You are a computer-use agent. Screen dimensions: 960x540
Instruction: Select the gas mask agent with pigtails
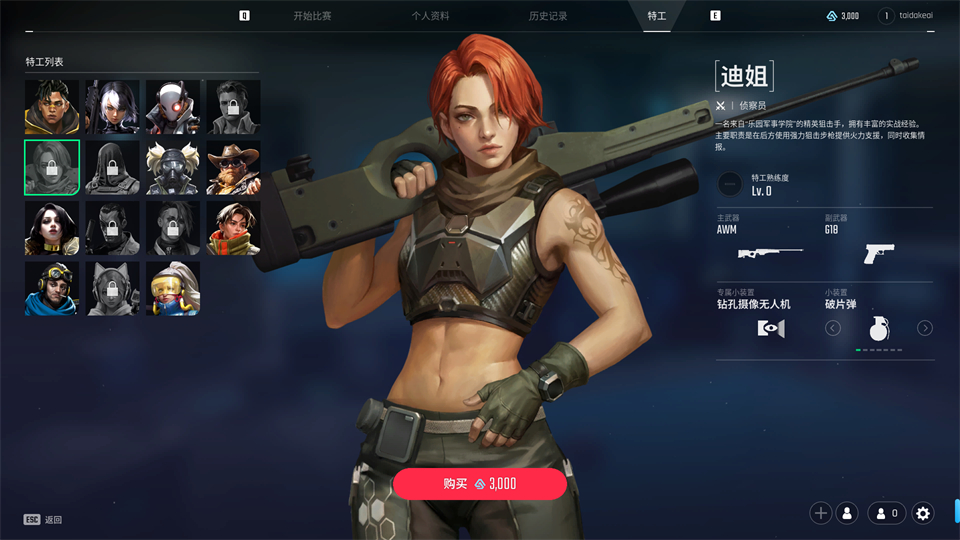point(173,168)
